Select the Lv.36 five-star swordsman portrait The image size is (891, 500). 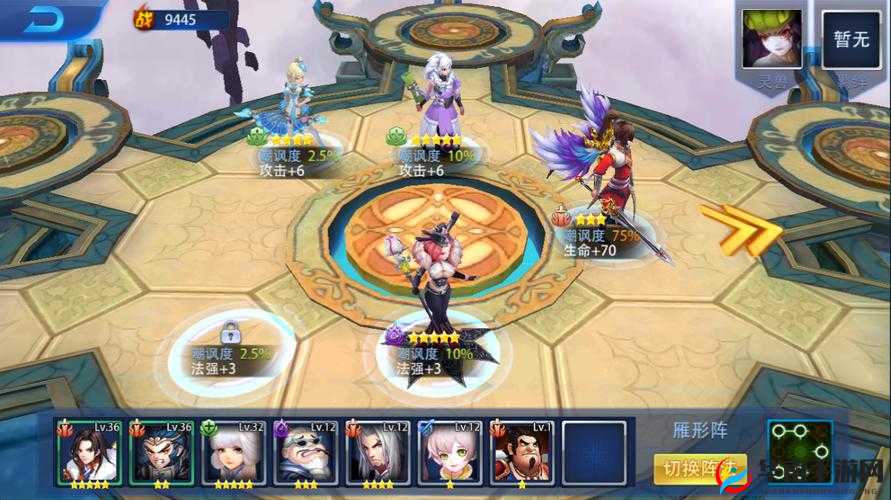tap(89, 452)
